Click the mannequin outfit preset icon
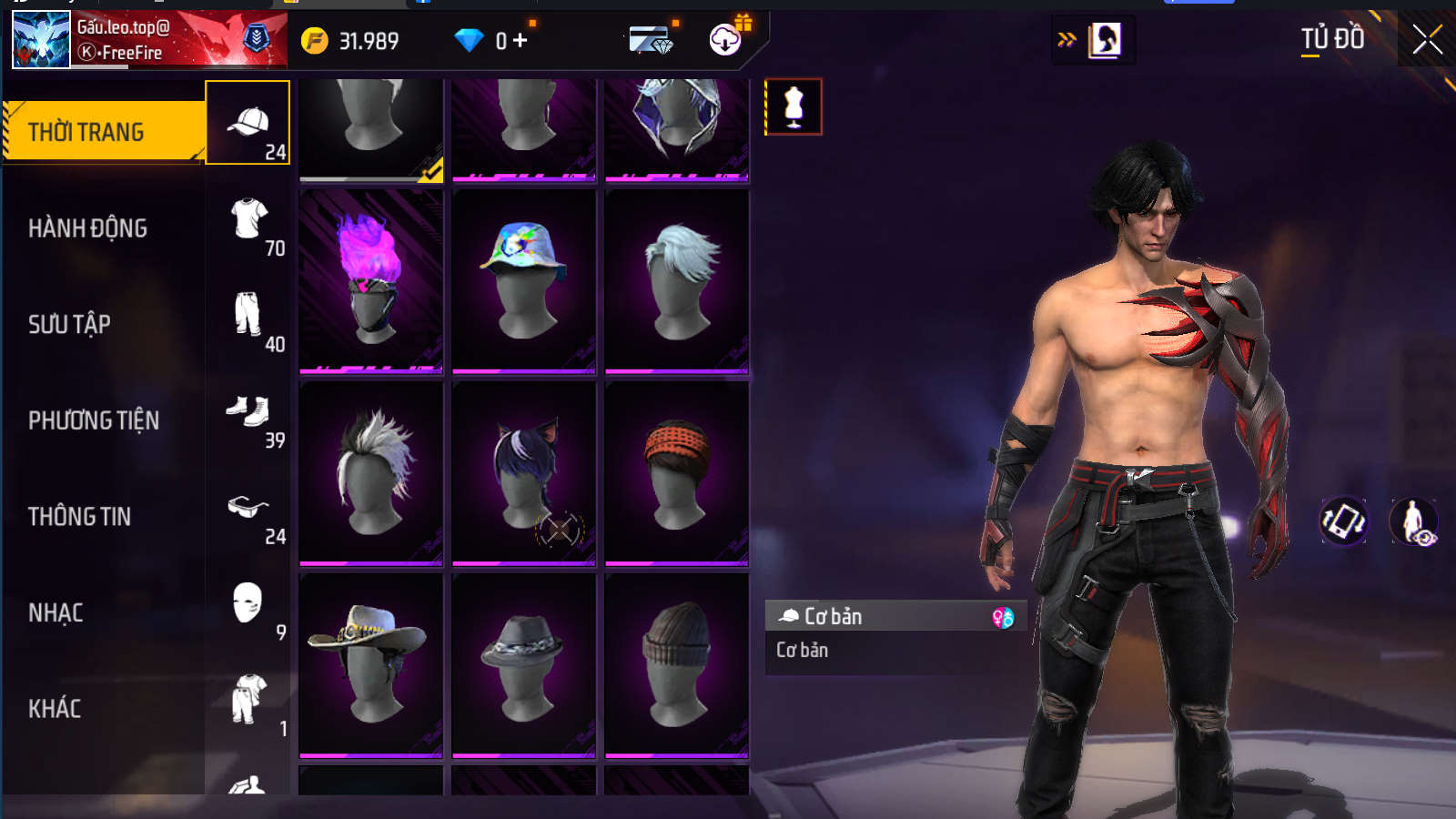The image size is (1456, 819). pyautogui.click(x=794, y=107)
